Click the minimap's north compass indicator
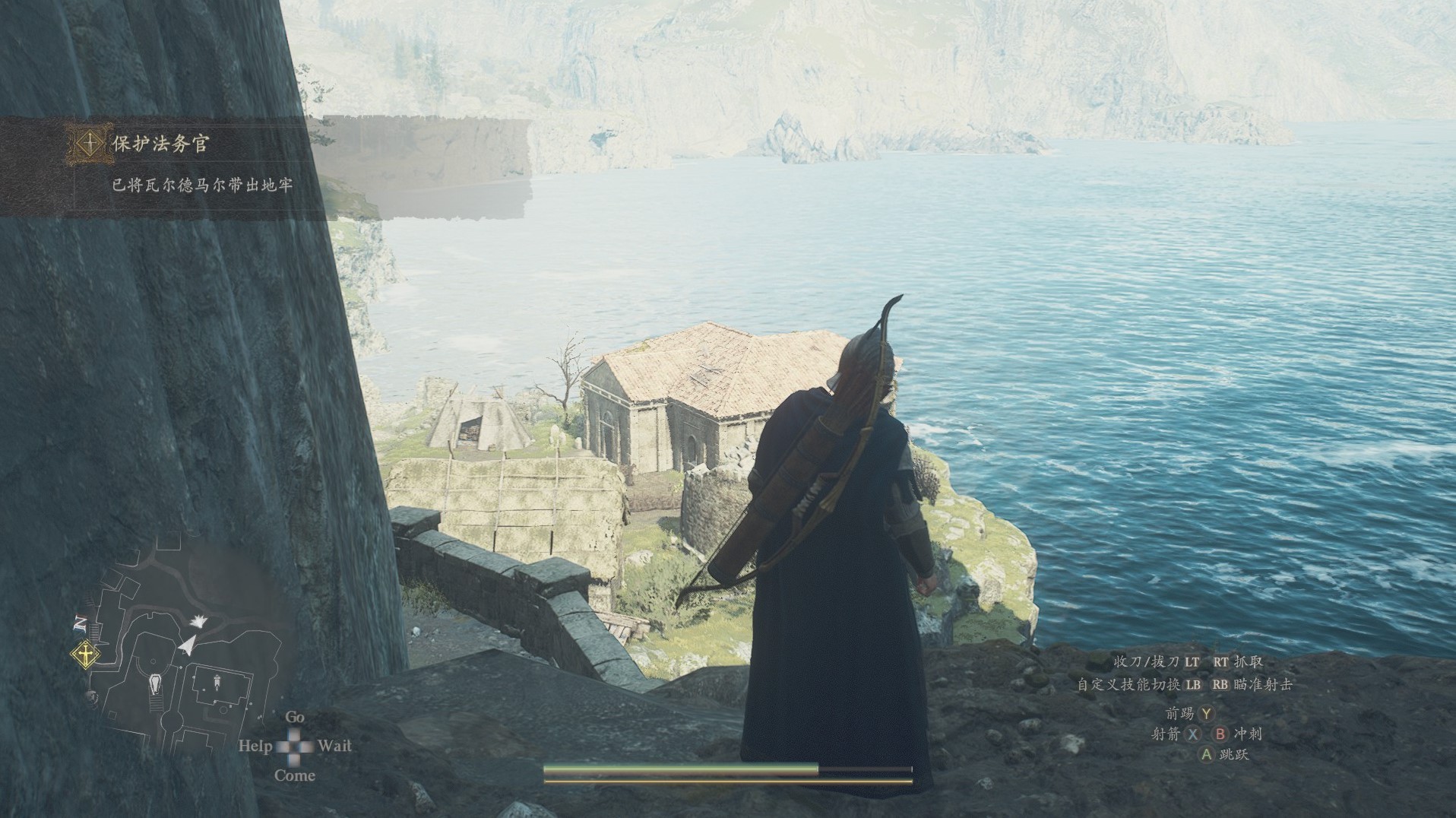The width and height of the screenshot is (1456, 818). tap(80, 624)
